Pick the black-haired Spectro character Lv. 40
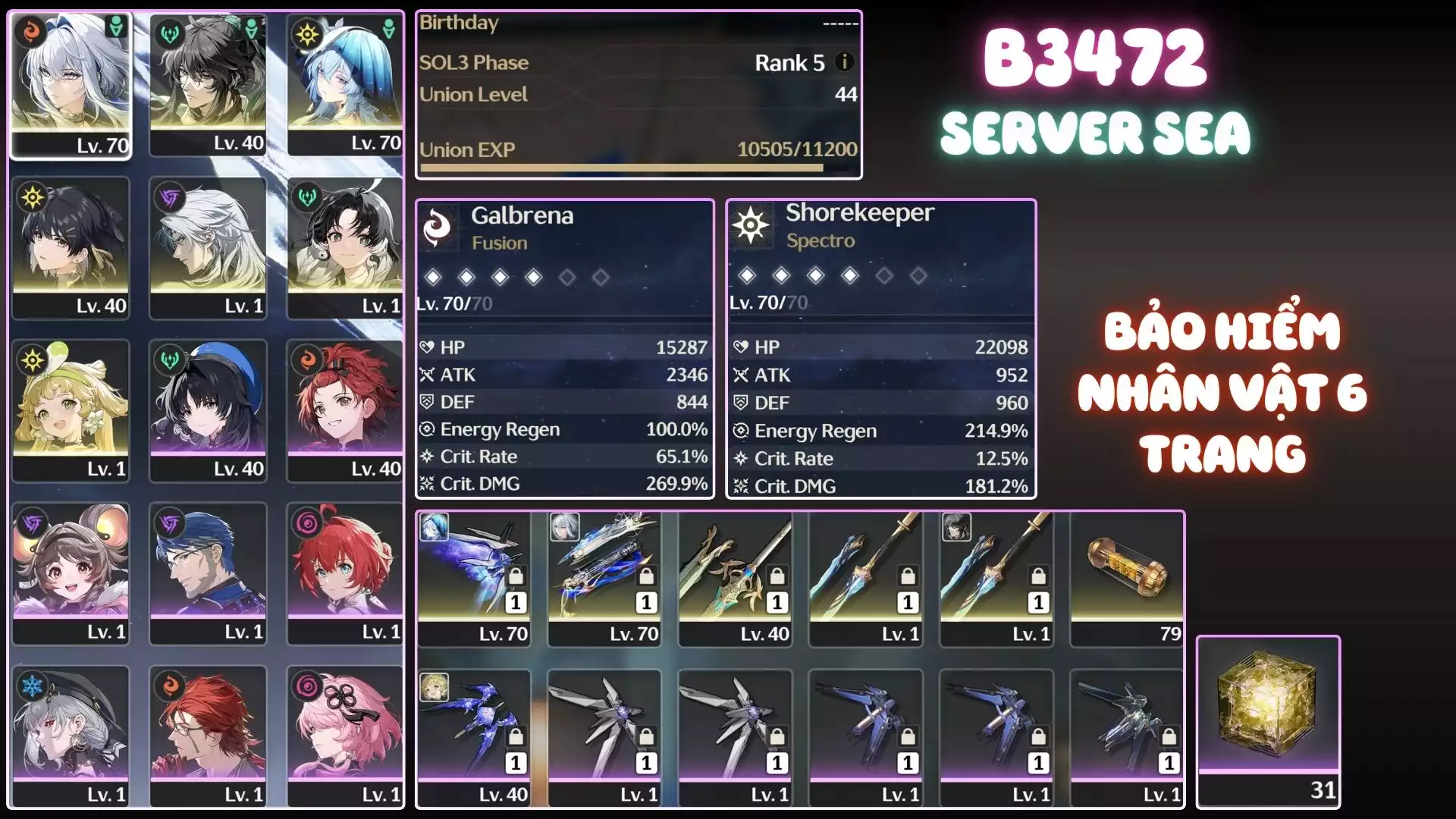The image size is (1456, 819). tap(71, 246)
